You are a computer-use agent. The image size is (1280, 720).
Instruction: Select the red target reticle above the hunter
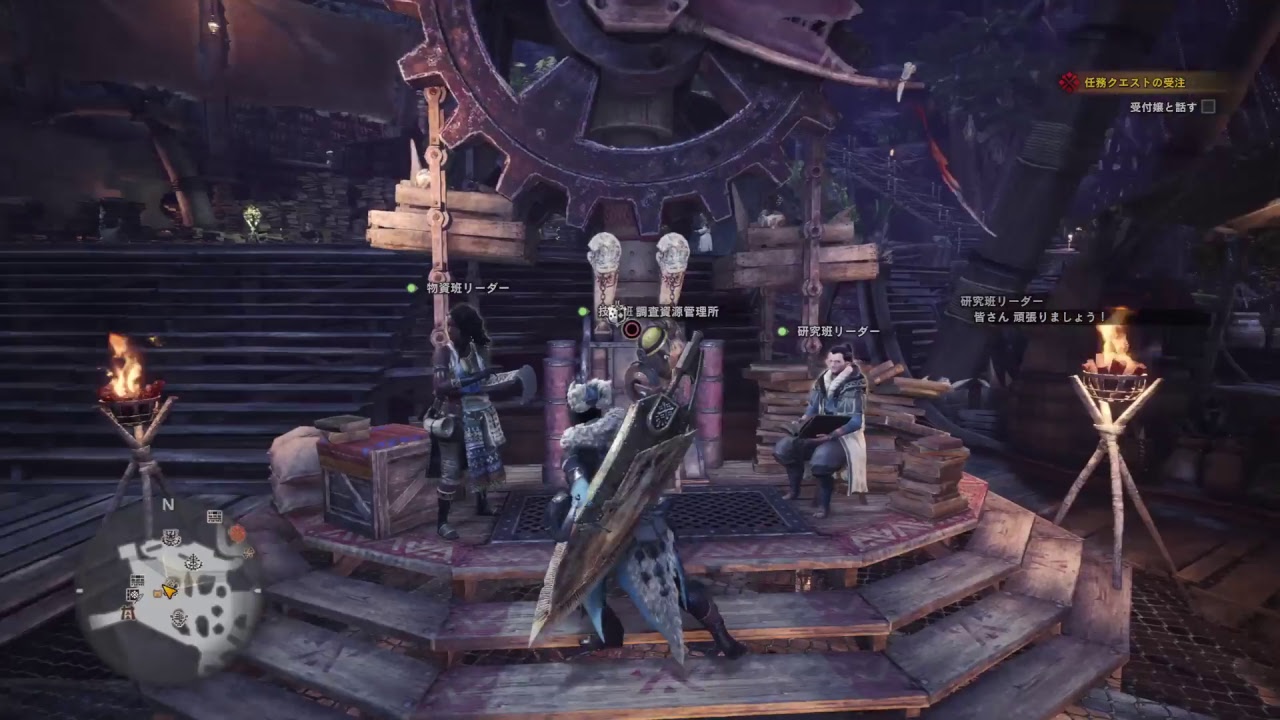[x=631, y=329]
